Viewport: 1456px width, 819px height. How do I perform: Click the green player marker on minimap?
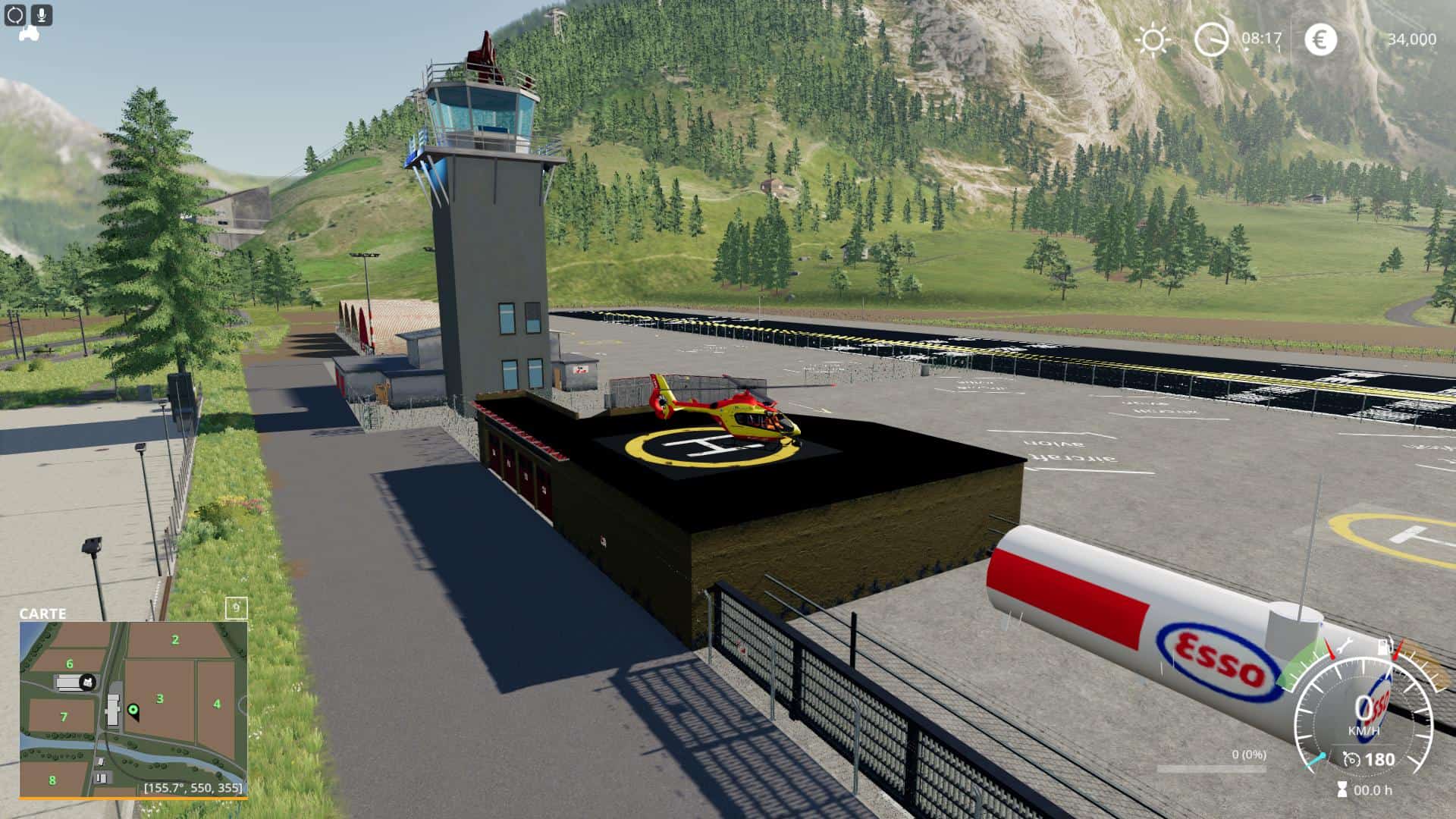[x=133, y=710]
